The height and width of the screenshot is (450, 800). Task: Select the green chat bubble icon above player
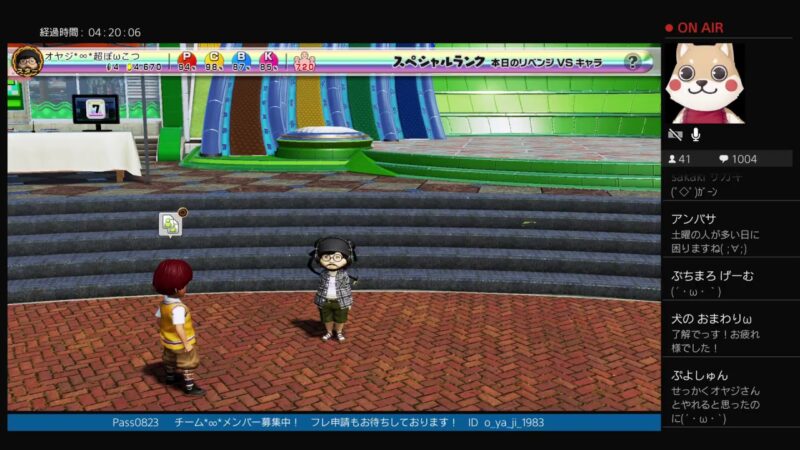point(171,224)
